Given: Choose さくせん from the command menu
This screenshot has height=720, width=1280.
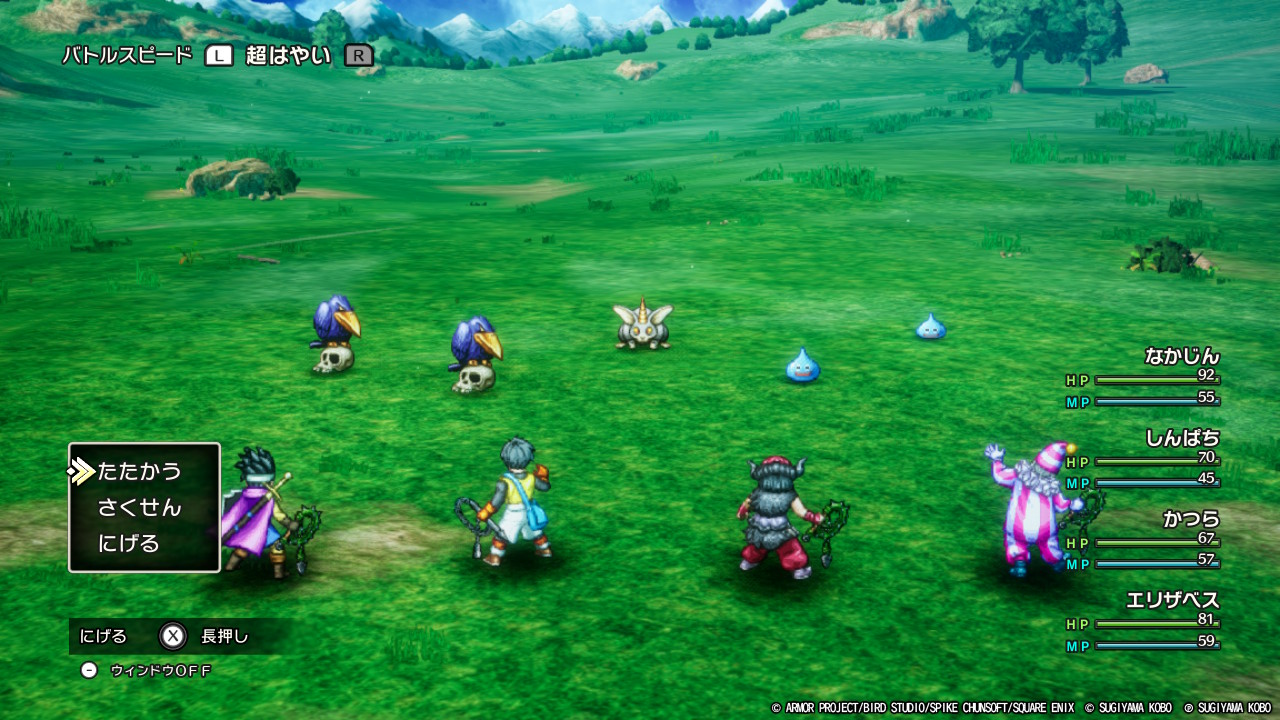Looking at the screenshot, I should point(139,508).
